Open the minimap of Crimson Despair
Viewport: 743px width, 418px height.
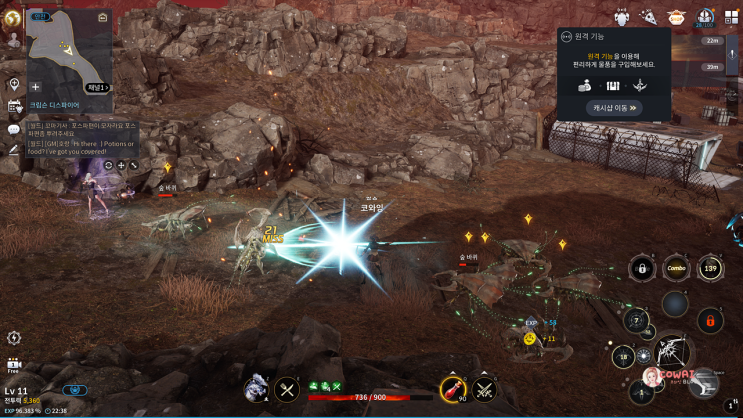point(68,48)
